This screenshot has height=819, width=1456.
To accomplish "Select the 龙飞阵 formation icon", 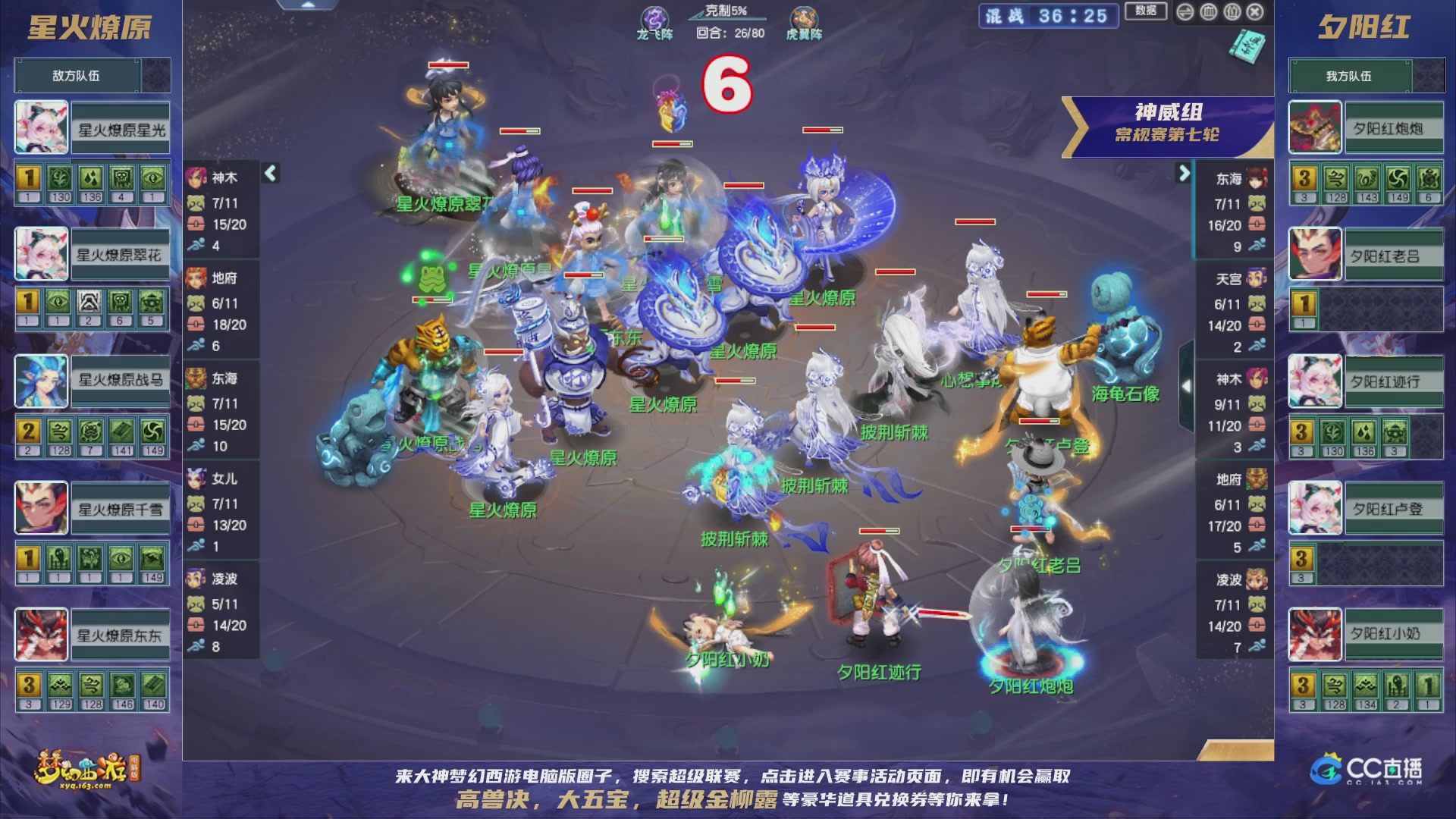I will [x=657, y=18].
